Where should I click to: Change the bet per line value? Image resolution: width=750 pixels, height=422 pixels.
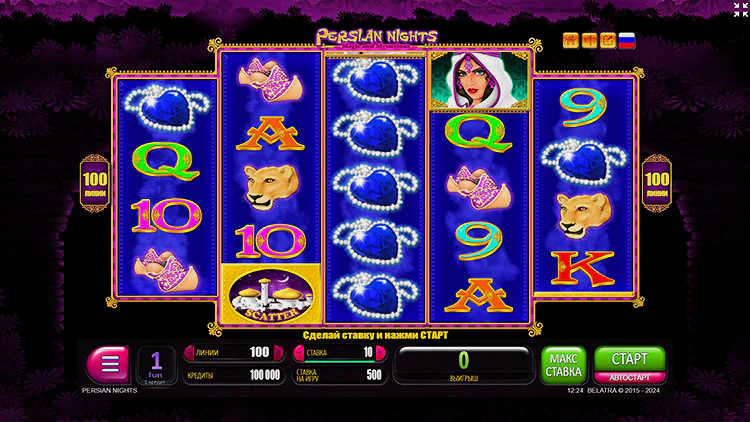(336, 352)
